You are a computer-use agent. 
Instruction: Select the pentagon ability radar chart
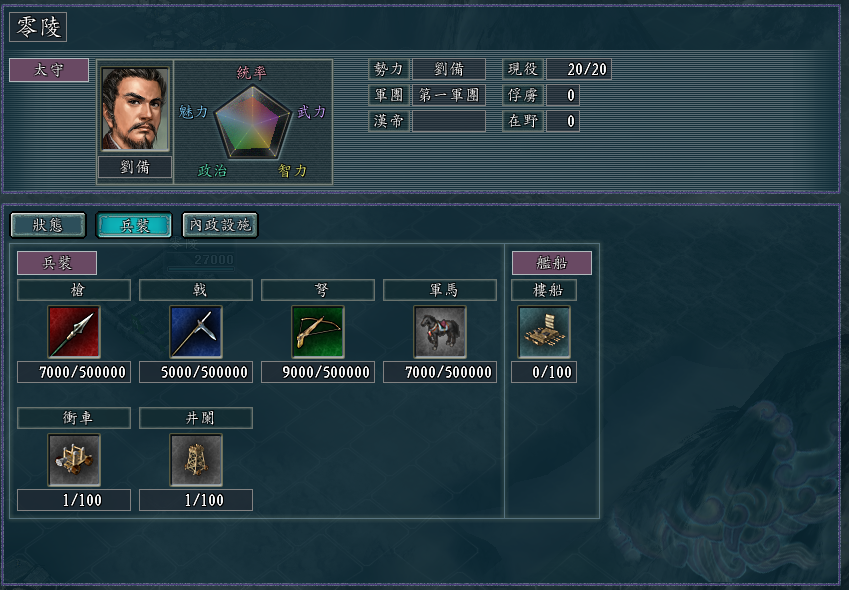[x=253, y=122]
